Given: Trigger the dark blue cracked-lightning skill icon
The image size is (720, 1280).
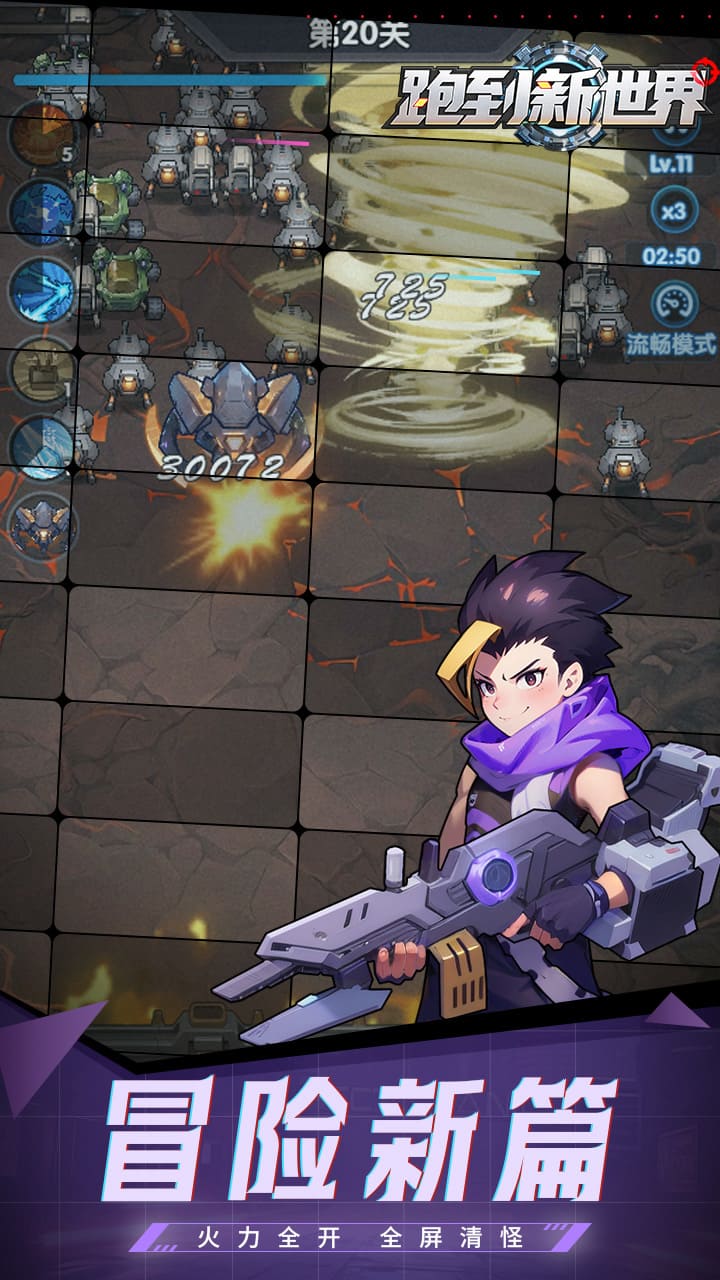Looking at the screenshot, I should click(x=42, y=212).
